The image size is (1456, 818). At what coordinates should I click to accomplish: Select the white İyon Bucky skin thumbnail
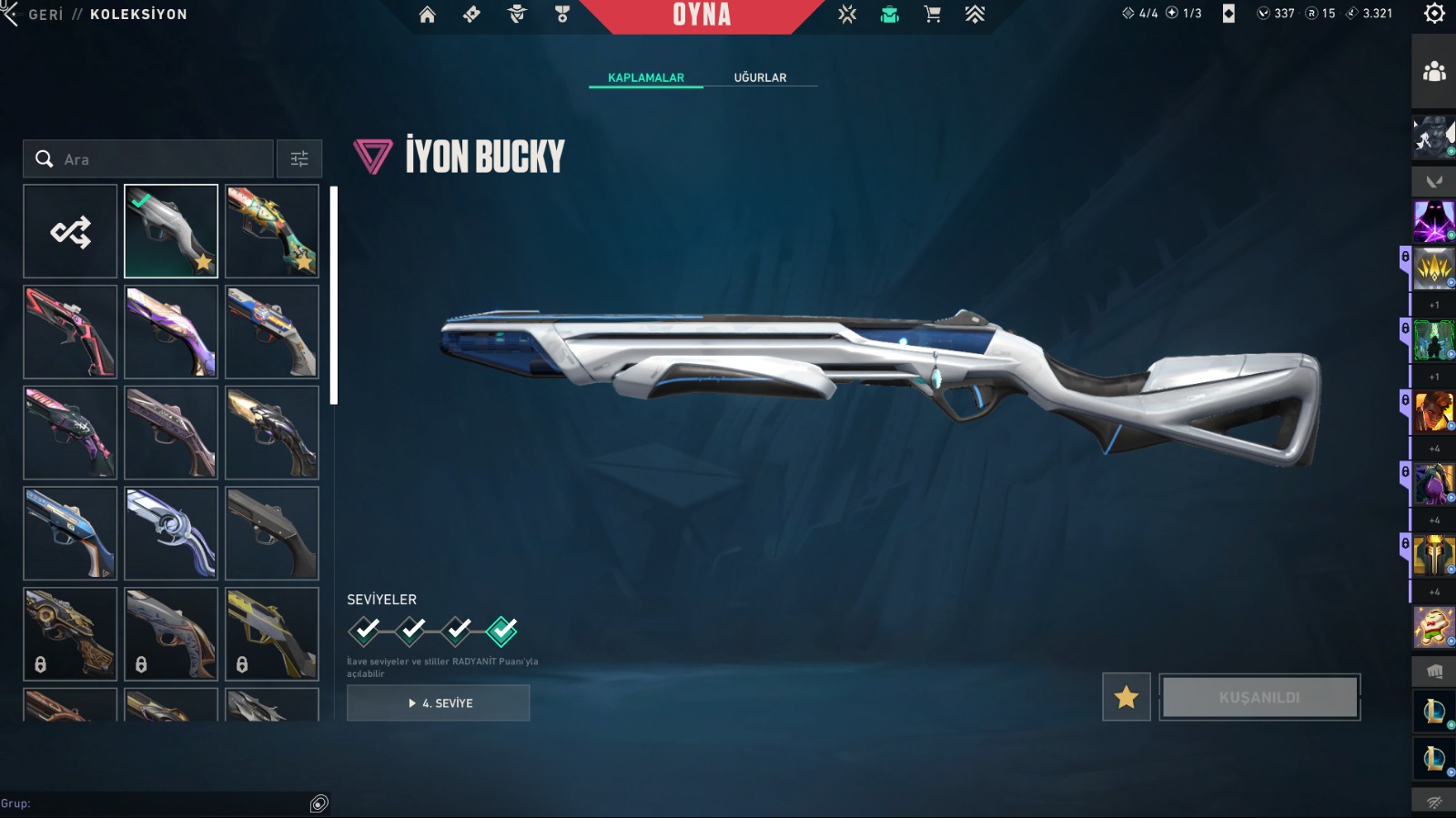(171, 231)
